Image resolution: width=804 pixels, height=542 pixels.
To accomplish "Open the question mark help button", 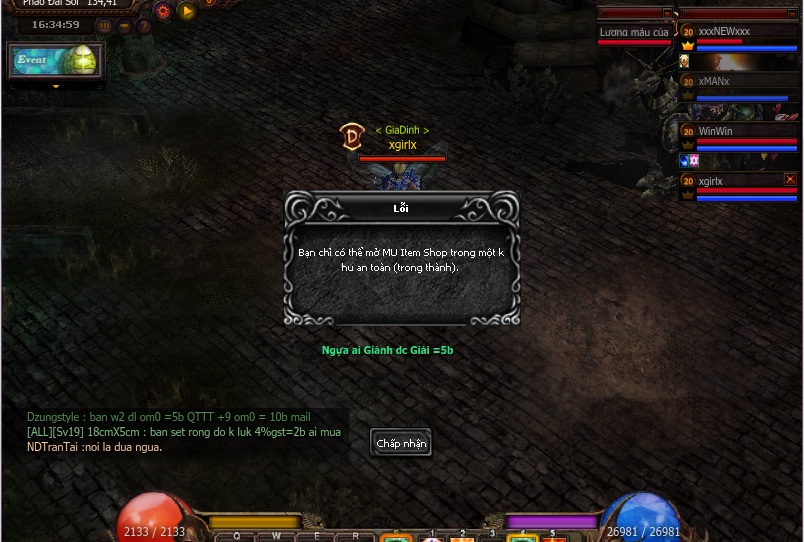I will [x=144, y=25].
